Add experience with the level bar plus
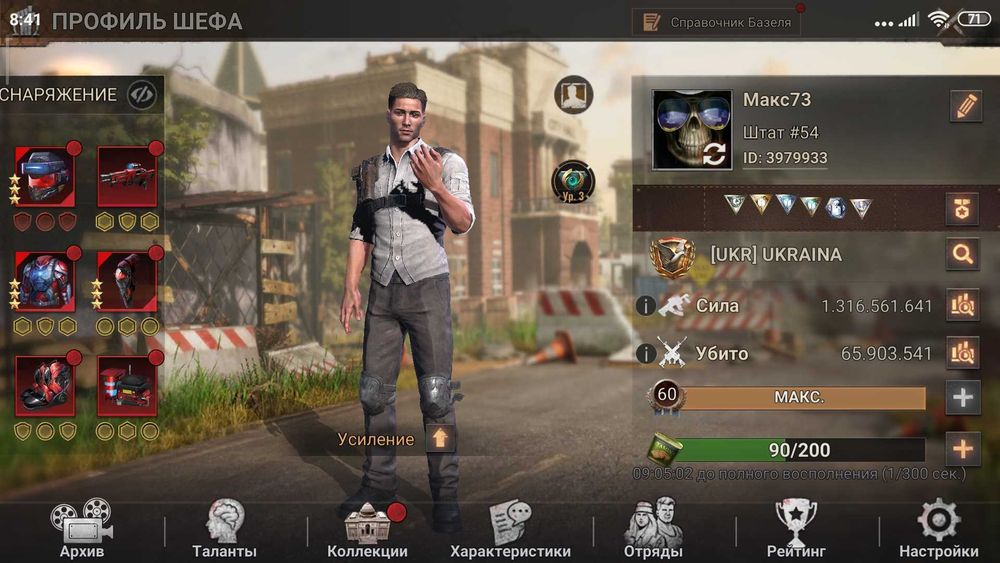Viewport: 1000px width, 563px height. pos(963,398)
